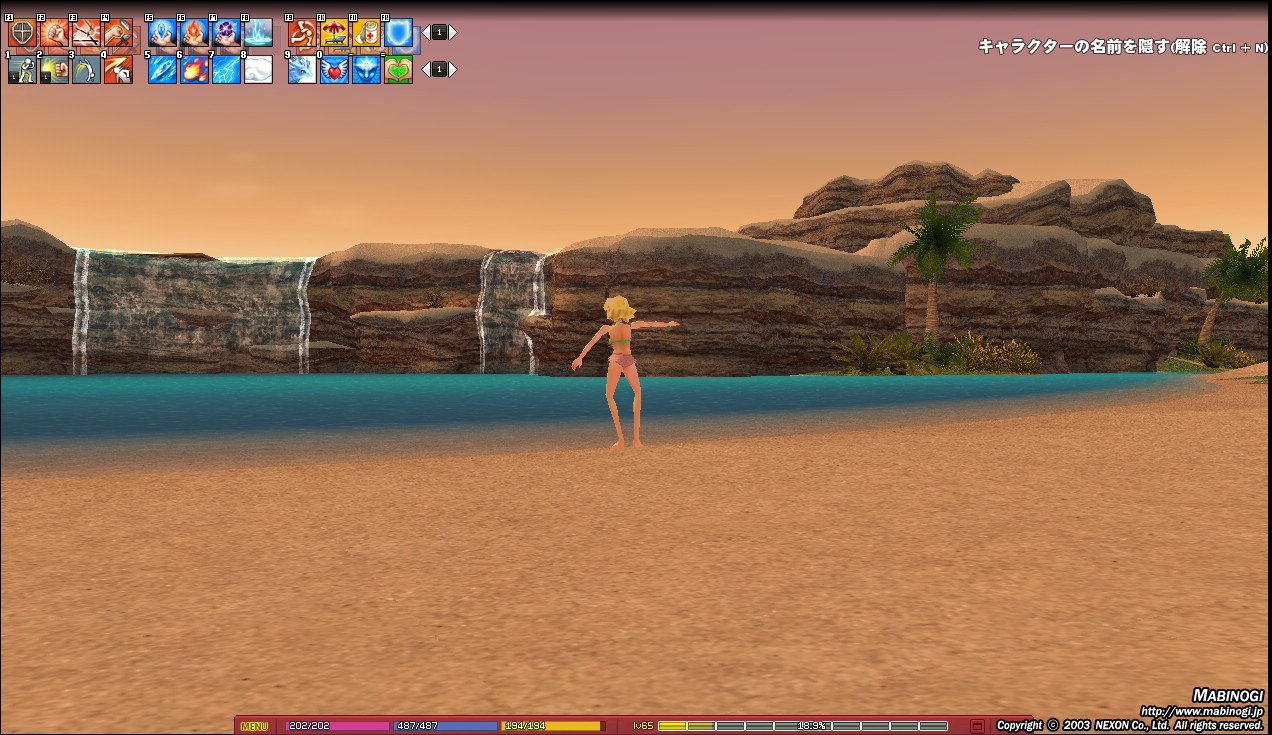This screenshot has height=735, width=1272.
Task: Cast the lightning storm skill icon
Action: (x=226, y=69)
